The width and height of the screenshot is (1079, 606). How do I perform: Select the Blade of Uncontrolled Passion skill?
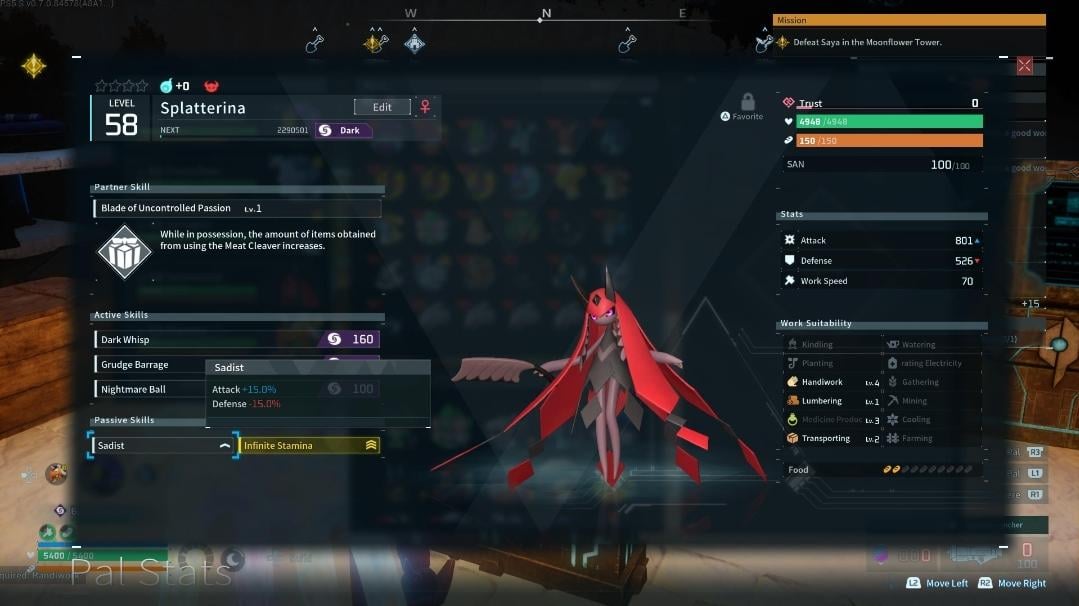[237, 209]
